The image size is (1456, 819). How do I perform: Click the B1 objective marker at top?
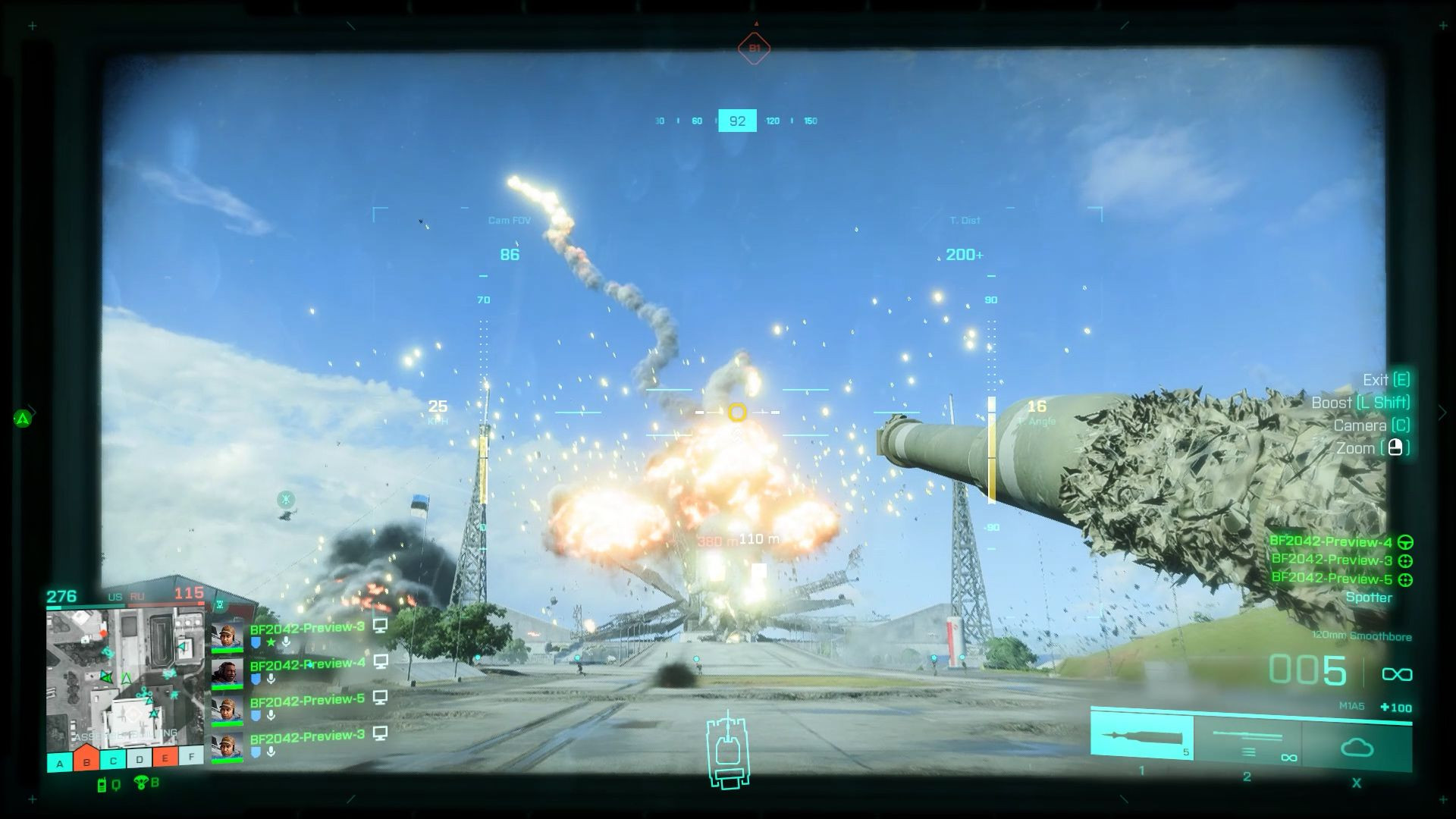click(755, 49)
